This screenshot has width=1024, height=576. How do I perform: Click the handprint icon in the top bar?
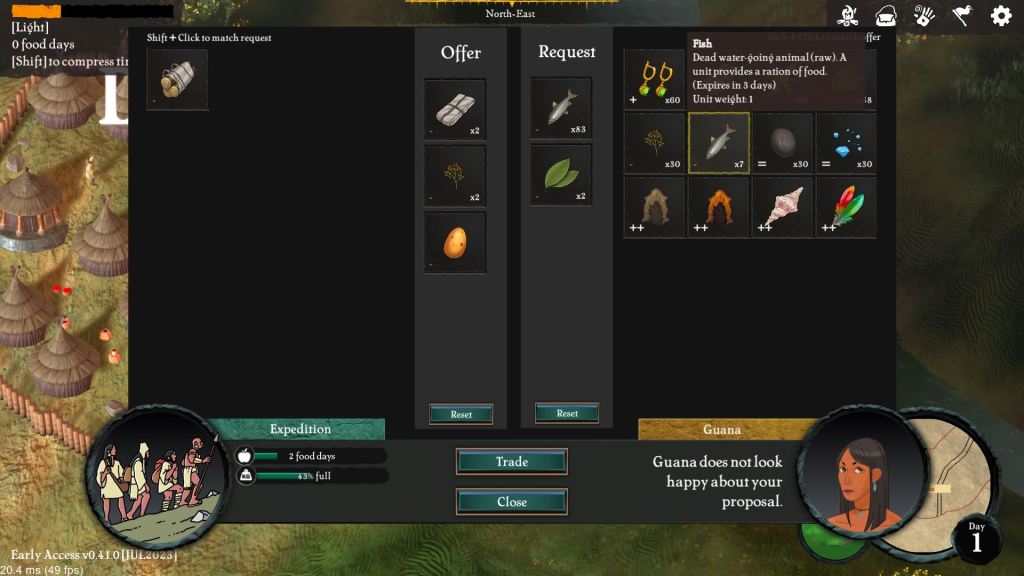click(924, 15)
